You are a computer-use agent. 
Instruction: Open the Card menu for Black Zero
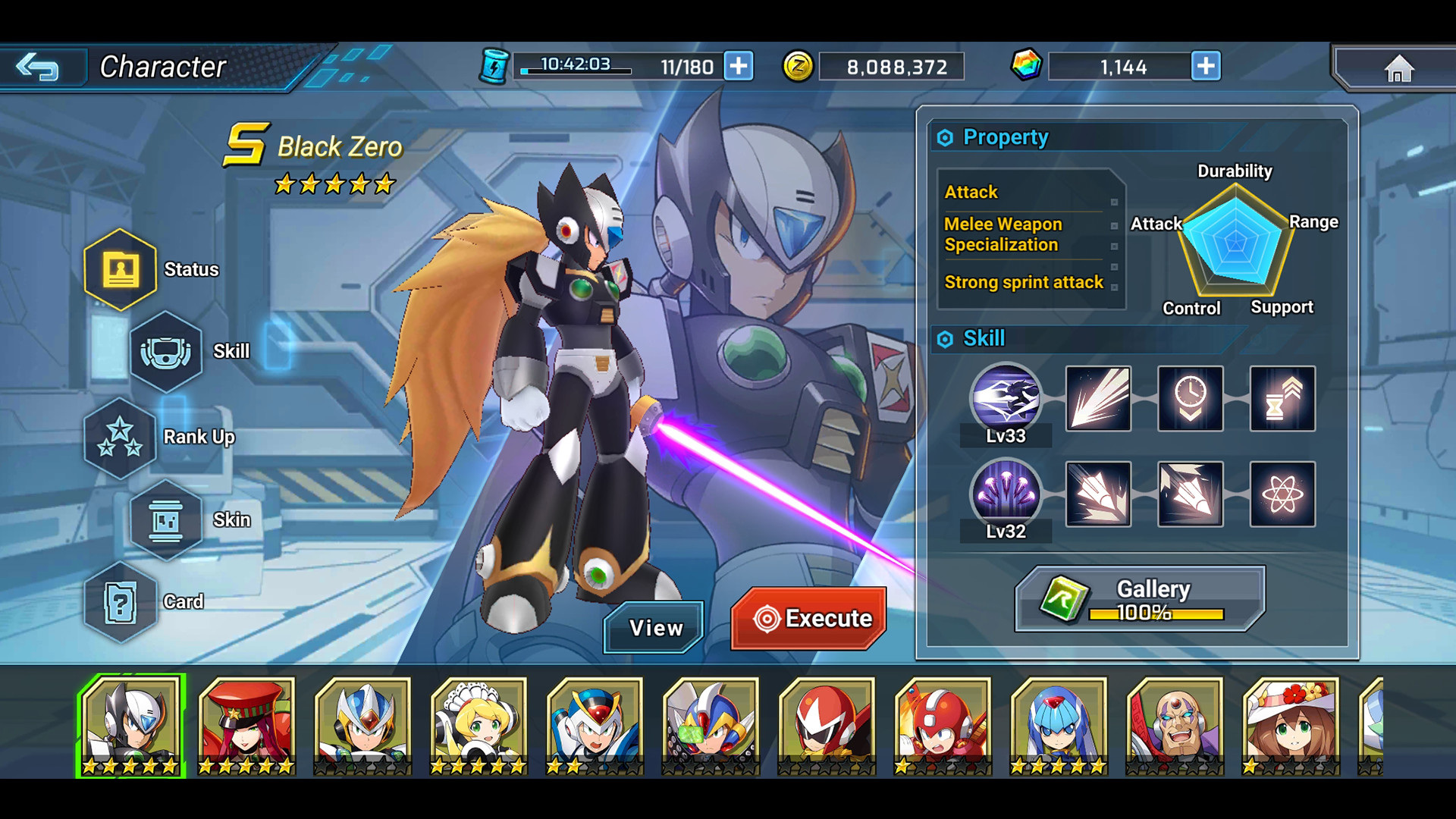121,603
